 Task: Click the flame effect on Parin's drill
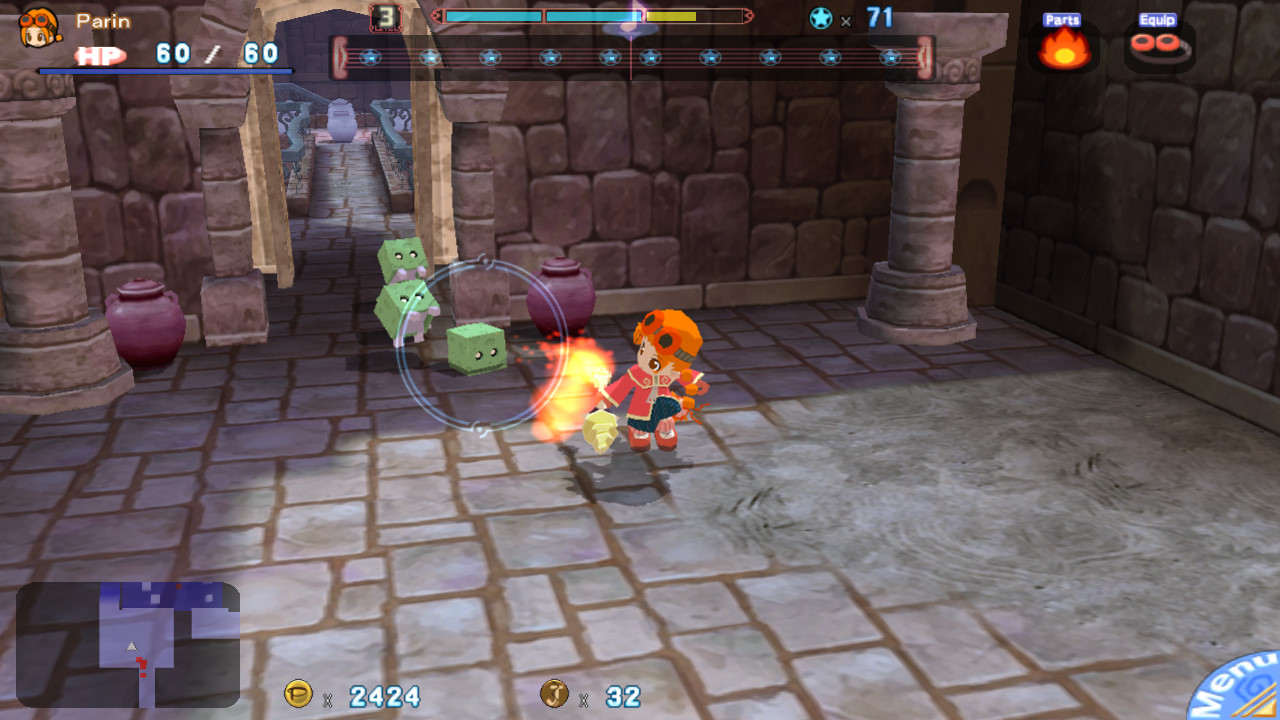pyautogui.click(x=582, y=385)
